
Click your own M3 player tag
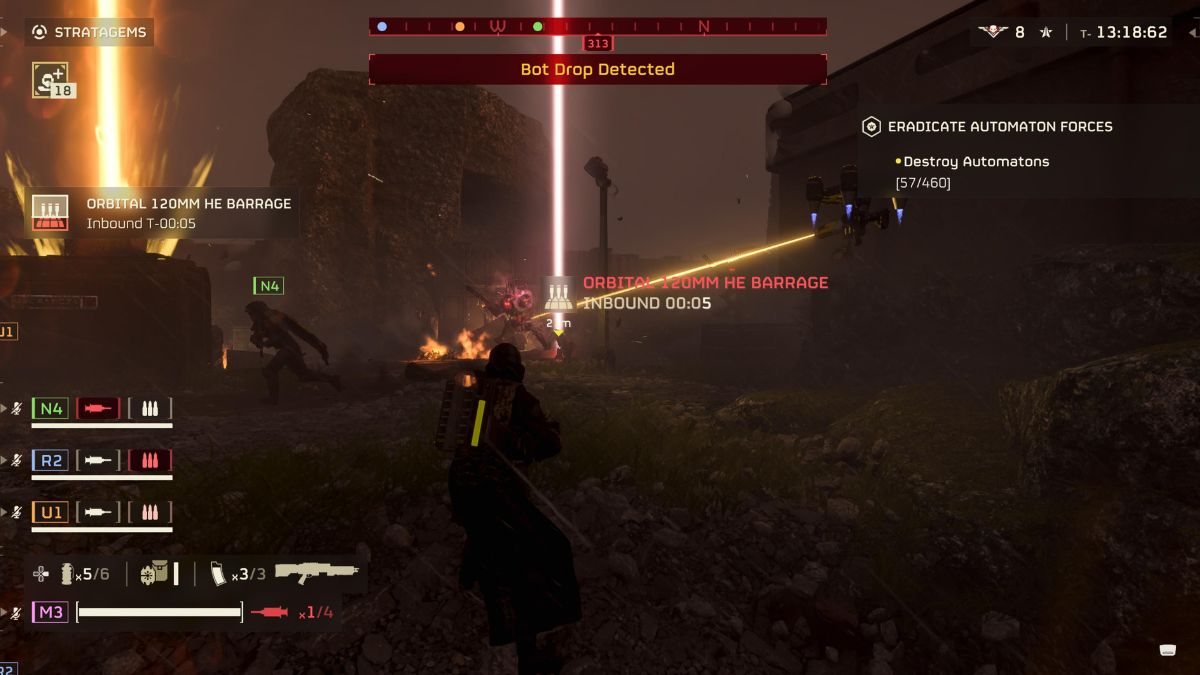(50, 612)
